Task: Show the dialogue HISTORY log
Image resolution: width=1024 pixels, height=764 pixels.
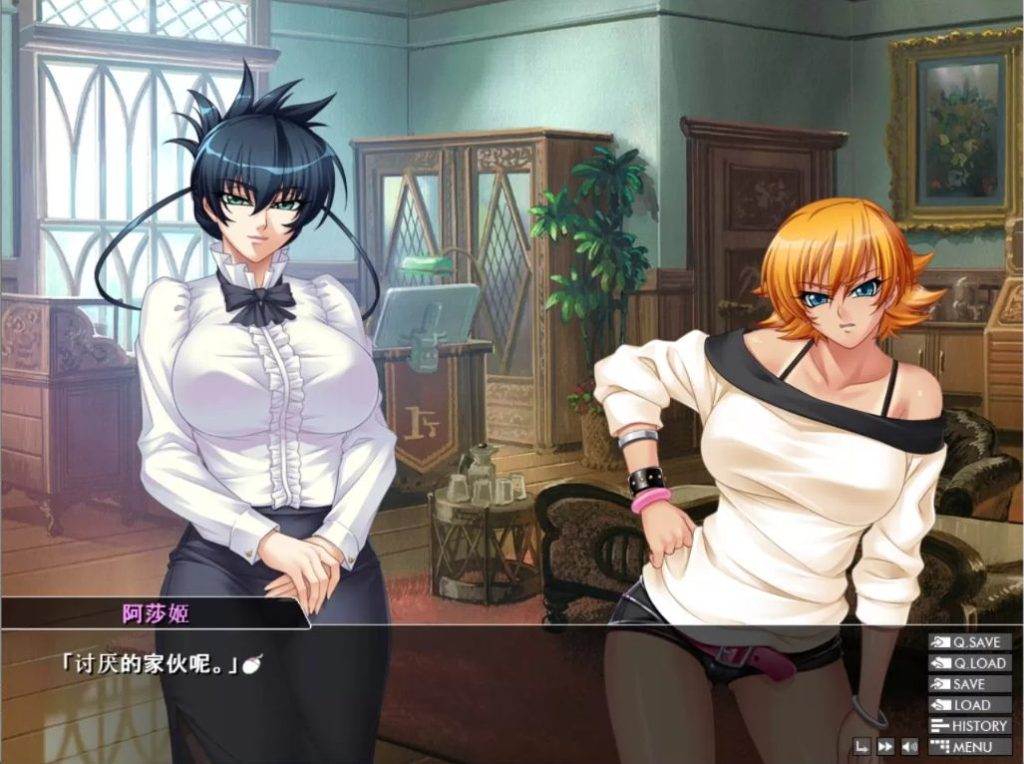Action: [969, 726]
